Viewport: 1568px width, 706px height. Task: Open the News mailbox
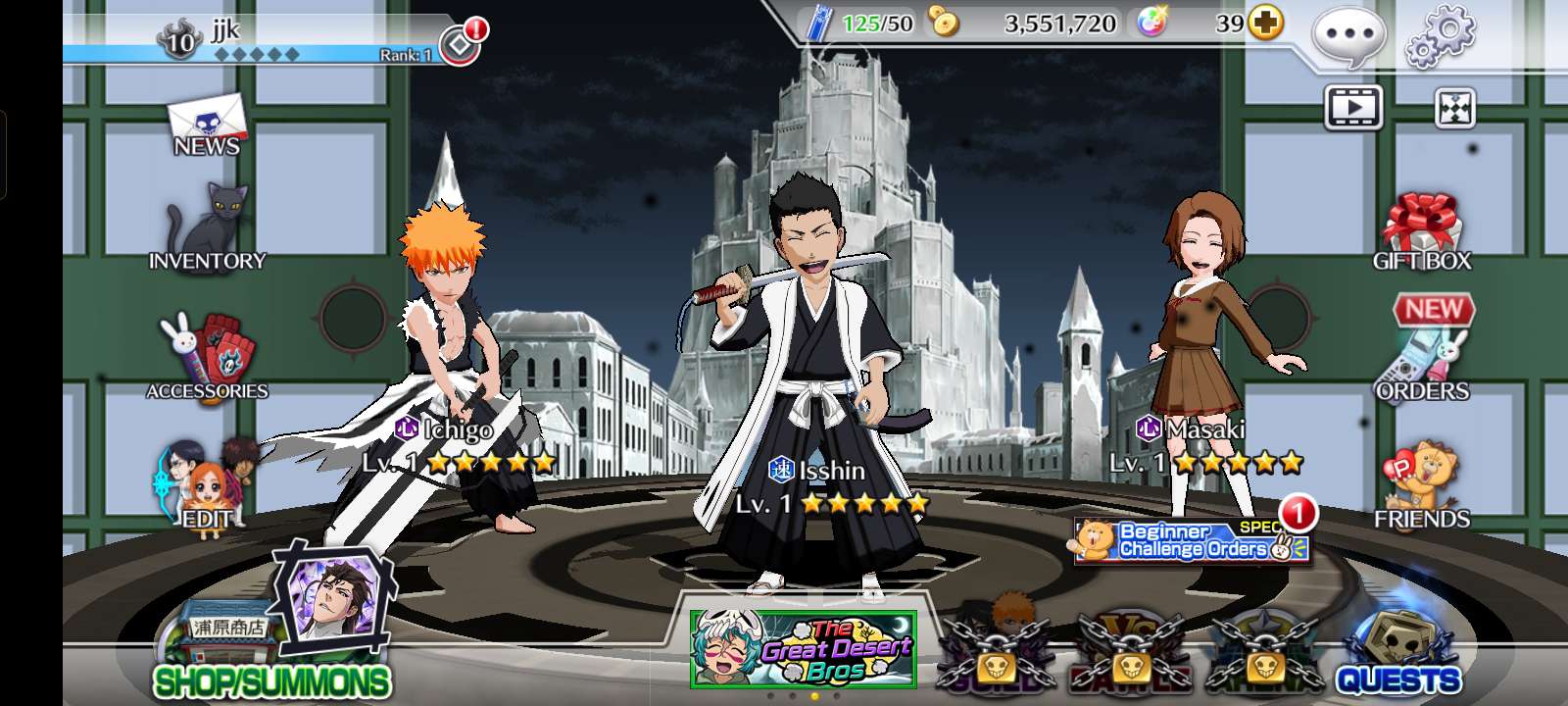[206, 126]
